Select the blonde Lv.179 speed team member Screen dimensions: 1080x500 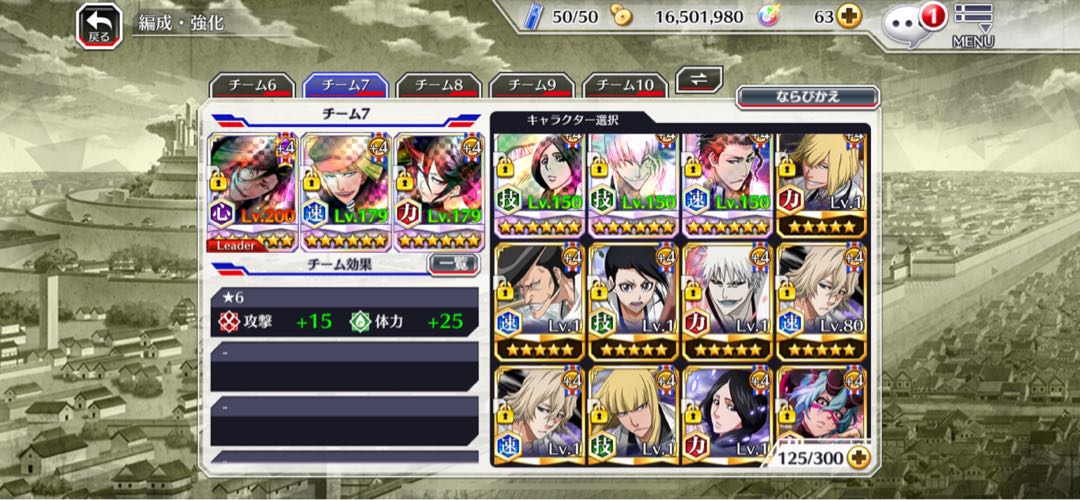(x=346, y=191)
